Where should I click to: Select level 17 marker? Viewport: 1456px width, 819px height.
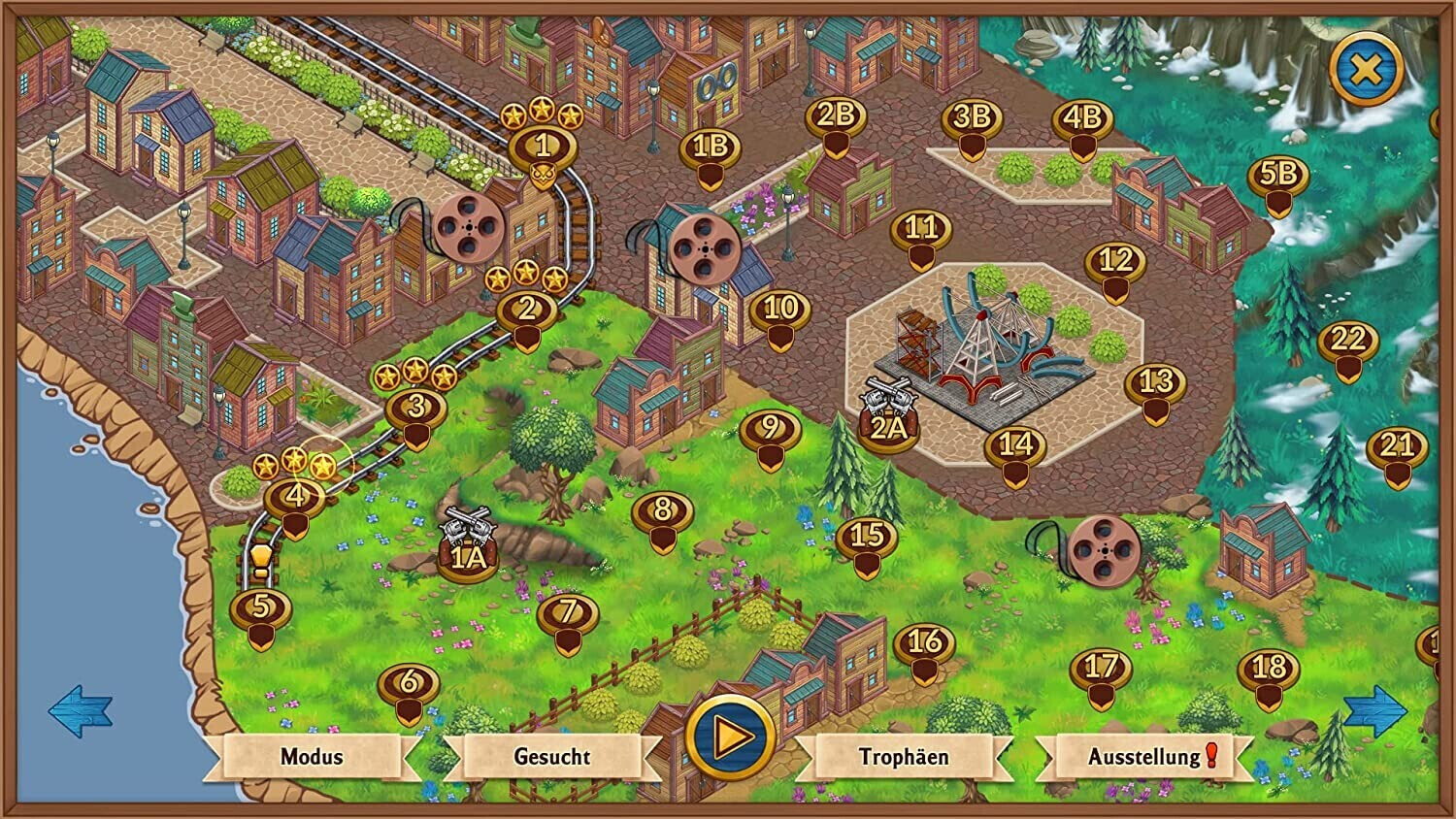pyautogui.click(x=1101, y=670)
